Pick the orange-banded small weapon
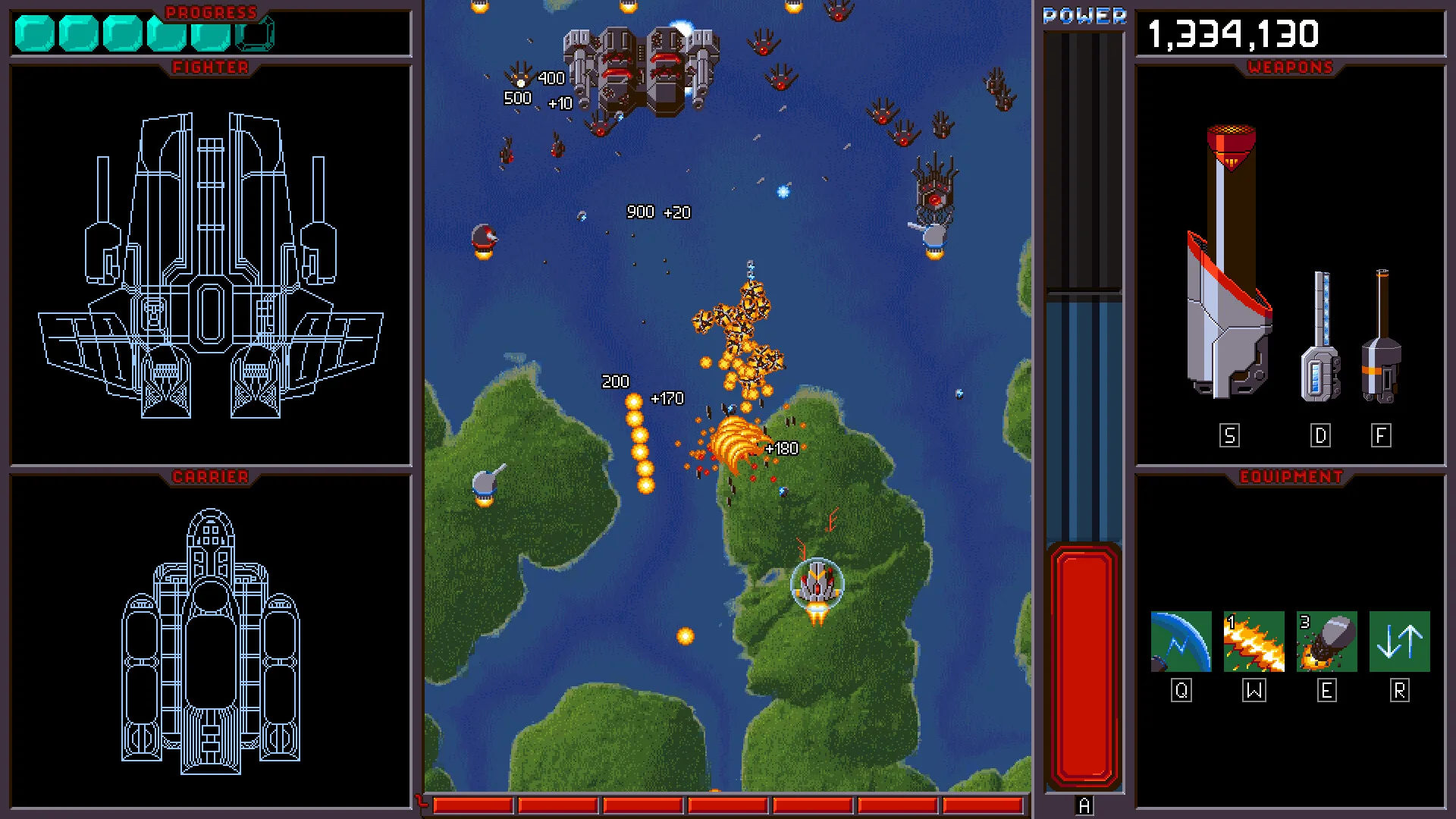This screenshot has height=819, width=1456. click(x=1381, y=337)
